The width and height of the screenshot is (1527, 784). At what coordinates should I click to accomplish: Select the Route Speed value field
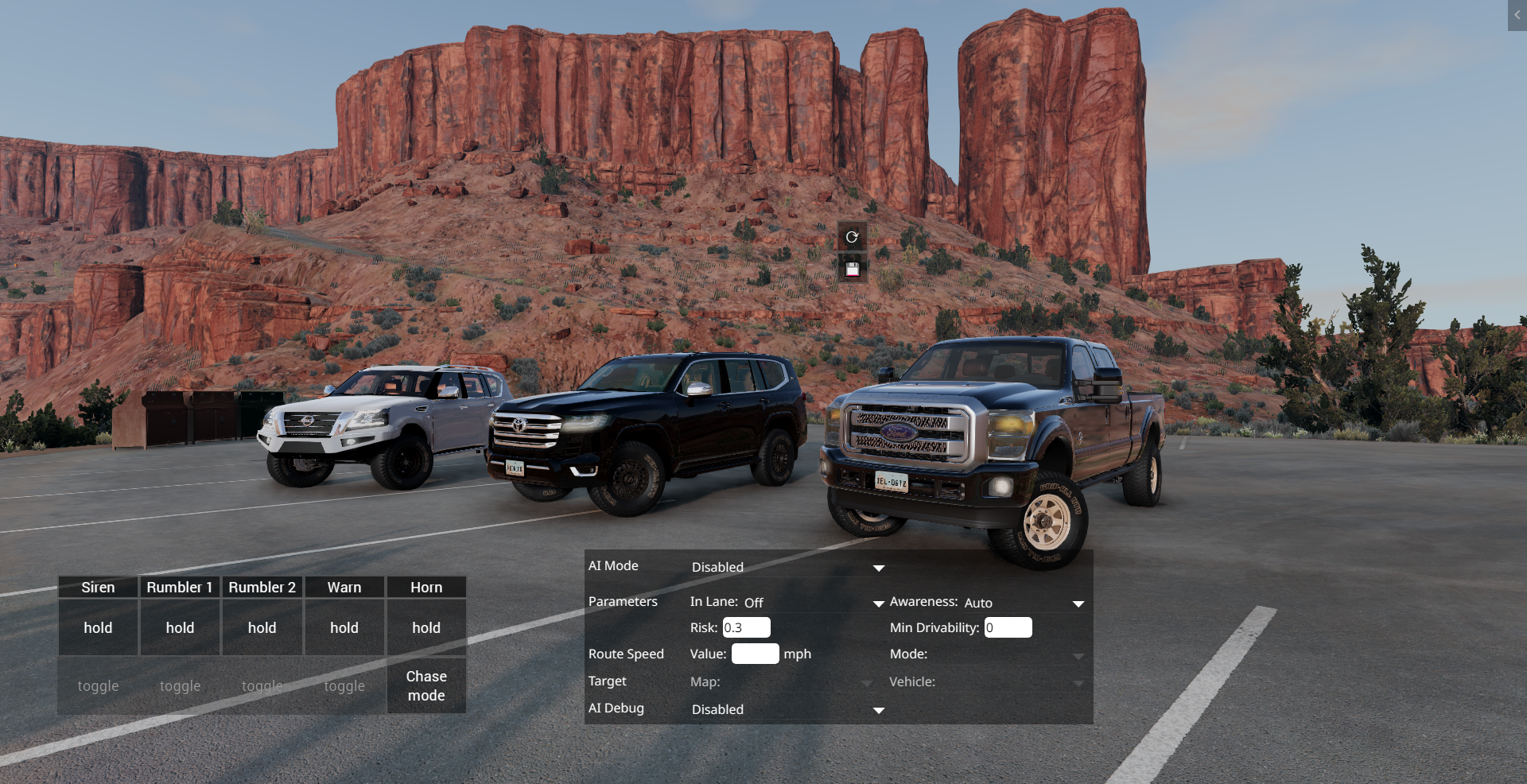[x=755, y=654]
